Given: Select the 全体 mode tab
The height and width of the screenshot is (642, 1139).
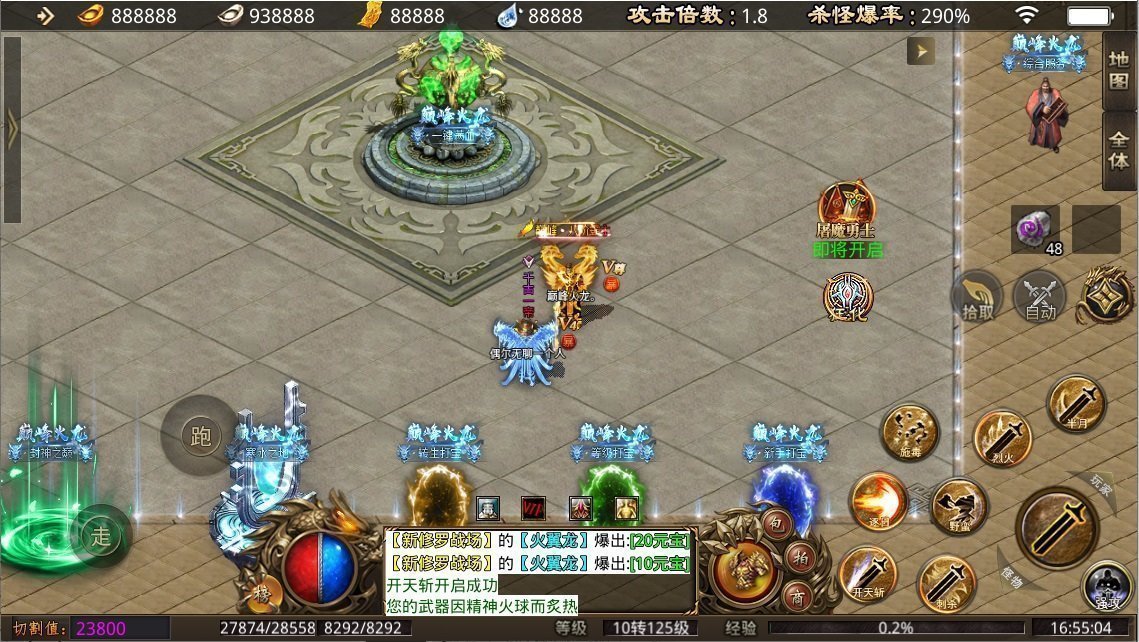Looking at the screenshot, I should point(1119,148).
